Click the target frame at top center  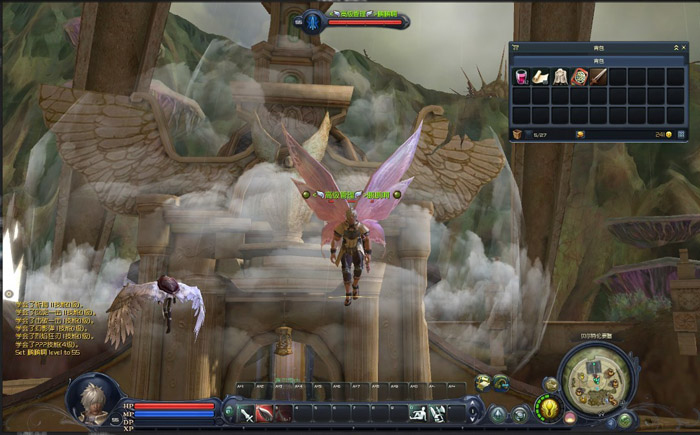(x=357, y=20)
